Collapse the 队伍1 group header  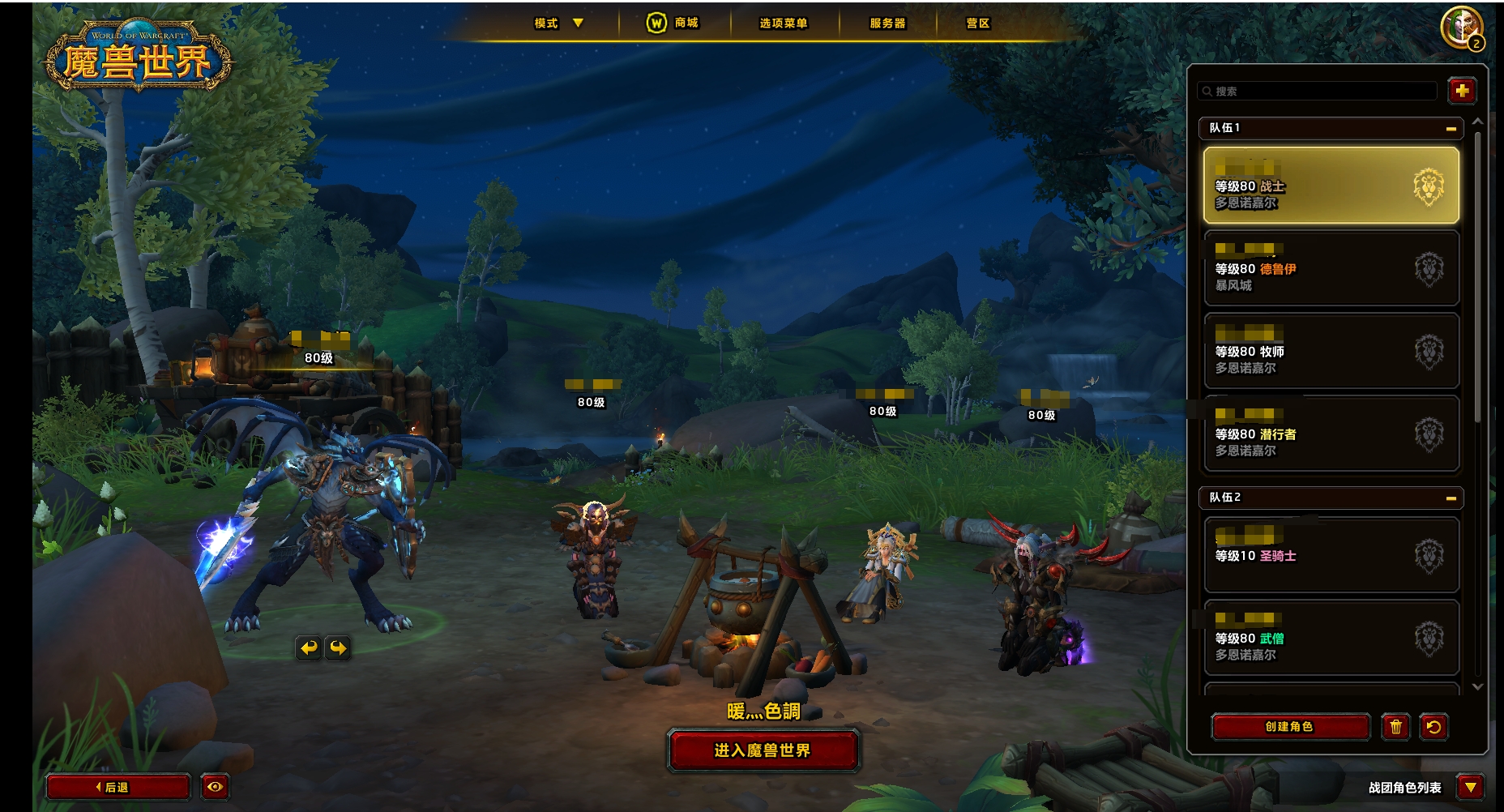point(1451,129)
